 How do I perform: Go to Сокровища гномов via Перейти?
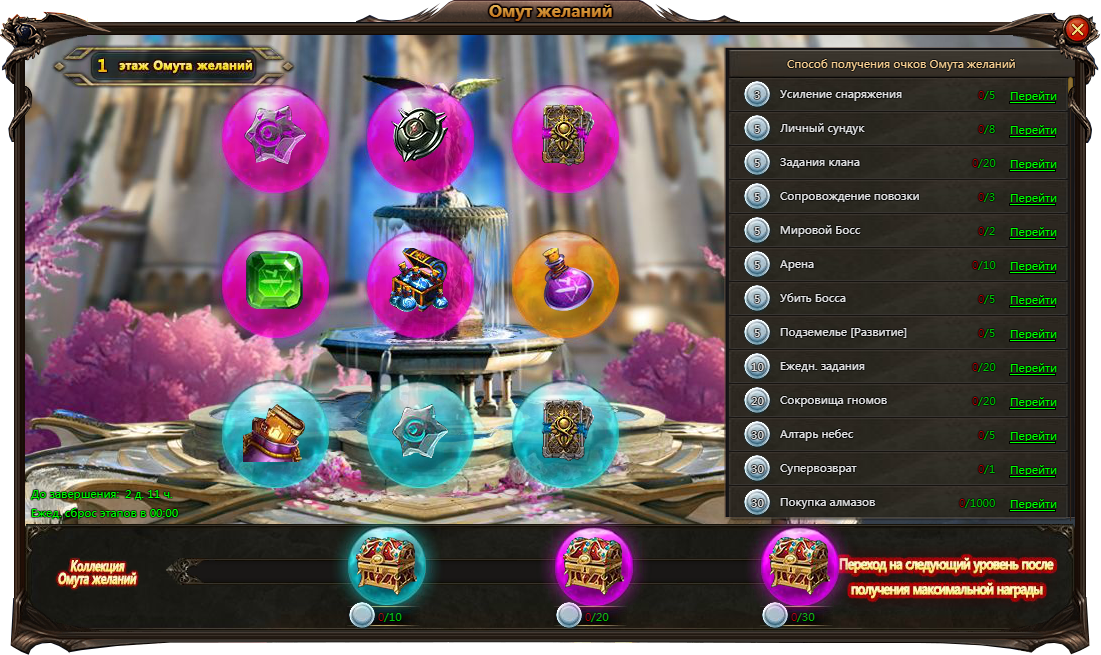tap(1033, 402)
